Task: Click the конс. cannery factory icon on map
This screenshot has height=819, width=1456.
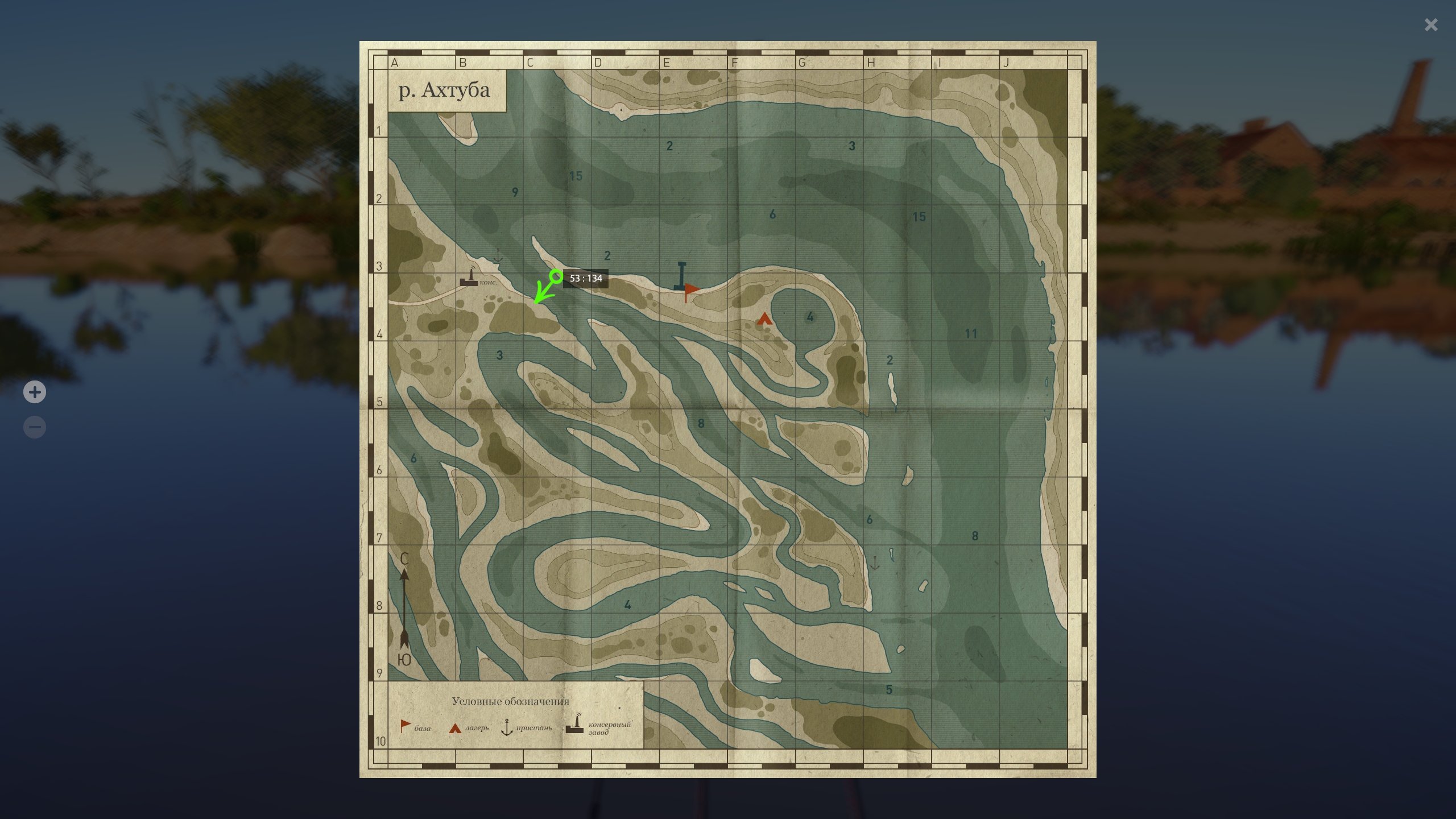Action: click(x=470, y=279)
